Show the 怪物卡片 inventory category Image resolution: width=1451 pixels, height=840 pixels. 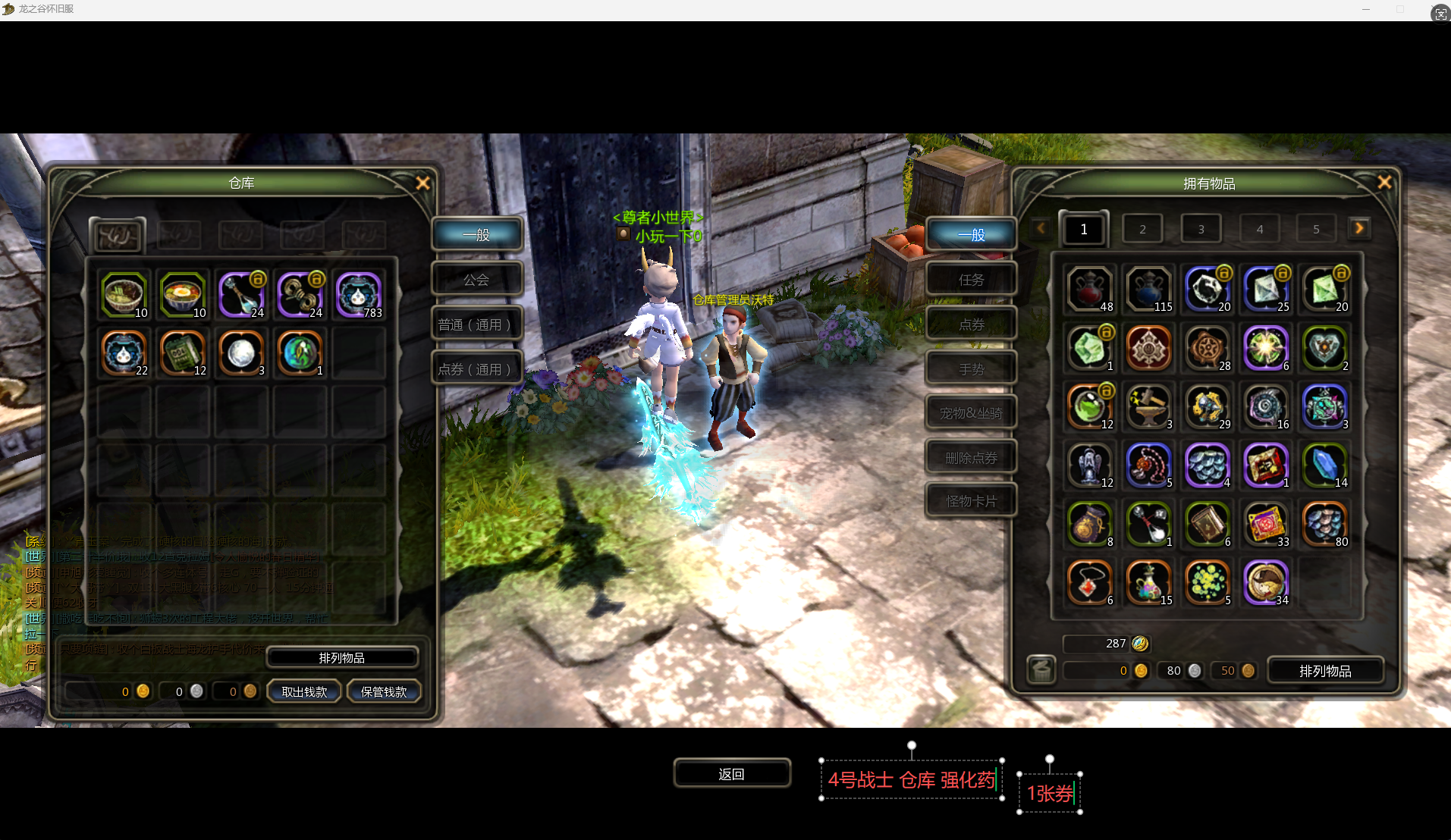tap(971, 501)
